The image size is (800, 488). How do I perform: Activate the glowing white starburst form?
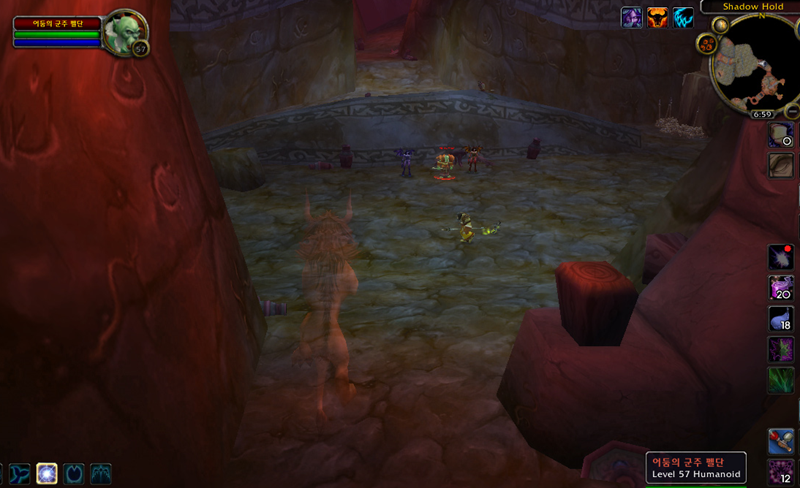click(x=47, y=473)
